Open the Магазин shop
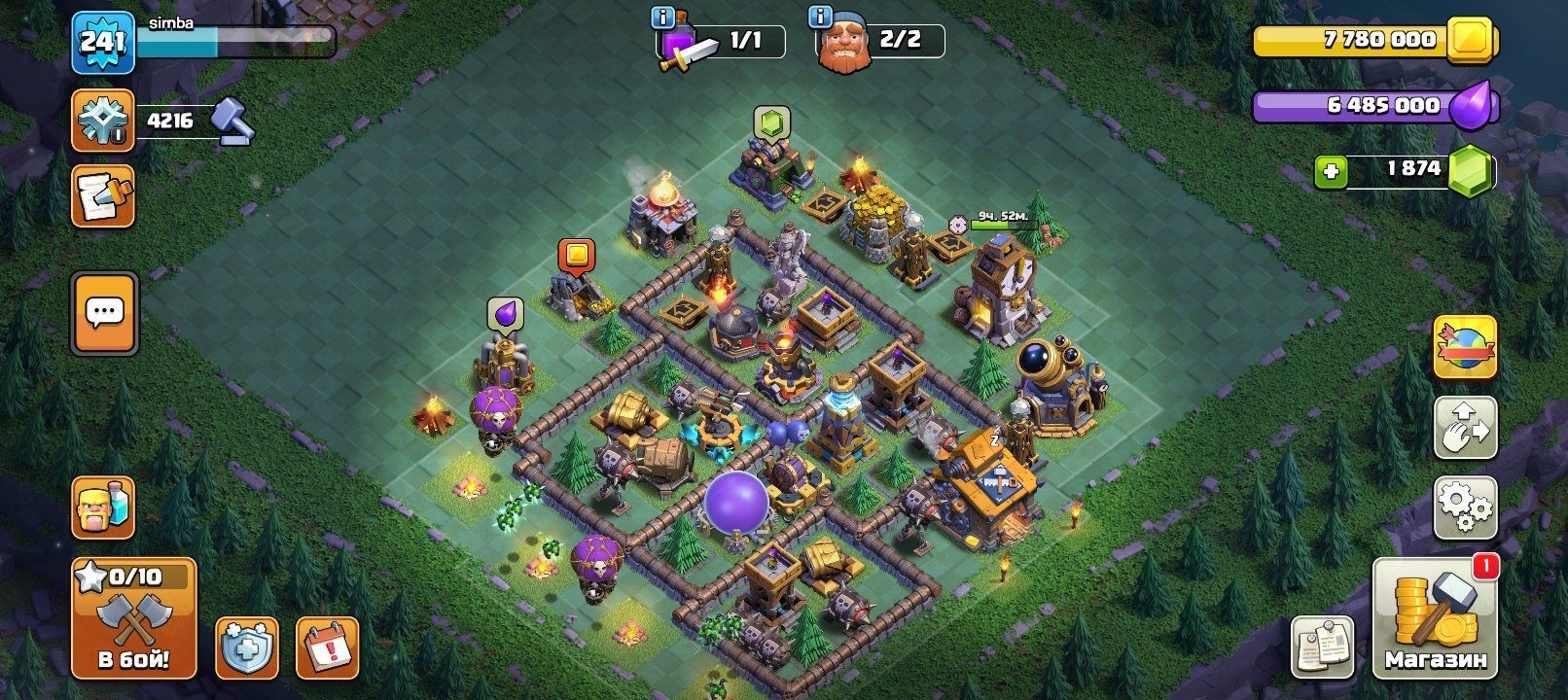The height and width of the screenshot is (700, 1568). coord(1435,618)
